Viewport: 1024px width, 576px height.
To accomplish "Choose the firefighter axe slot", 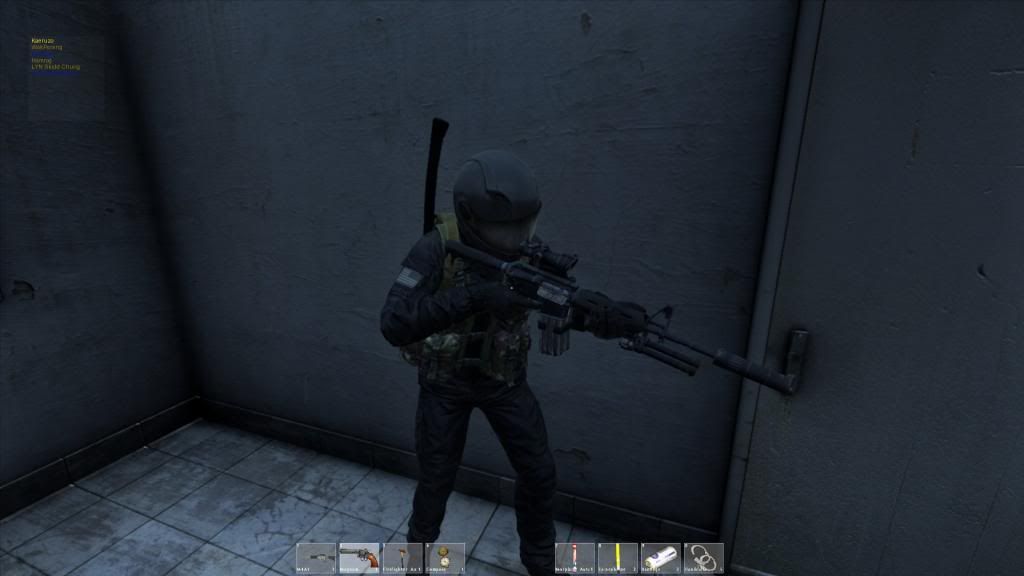I will 402,557.
